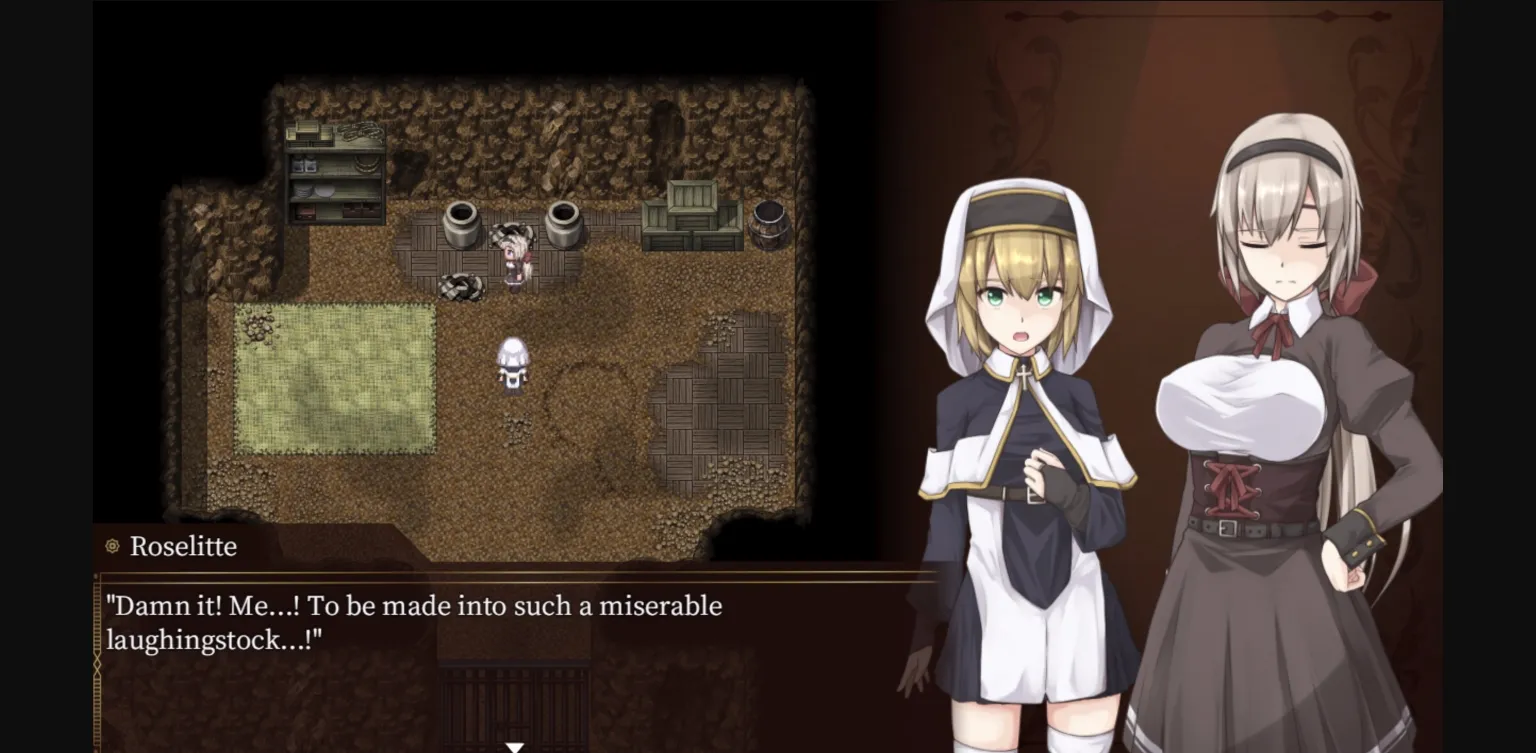Image resolution: width=1536 pixels, height=753 pixels.
Task: Click the continue arrow below the dialogue text
Action: point(515,746)
